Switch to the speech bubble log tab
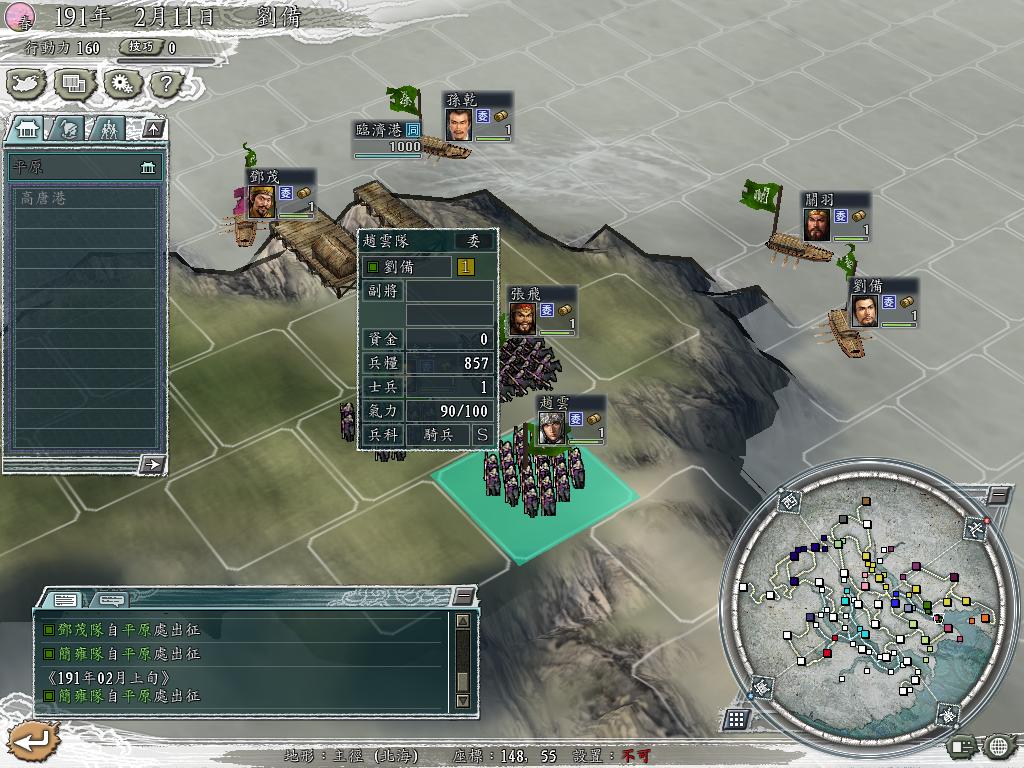1024x768 pixels. pos(111,600)
